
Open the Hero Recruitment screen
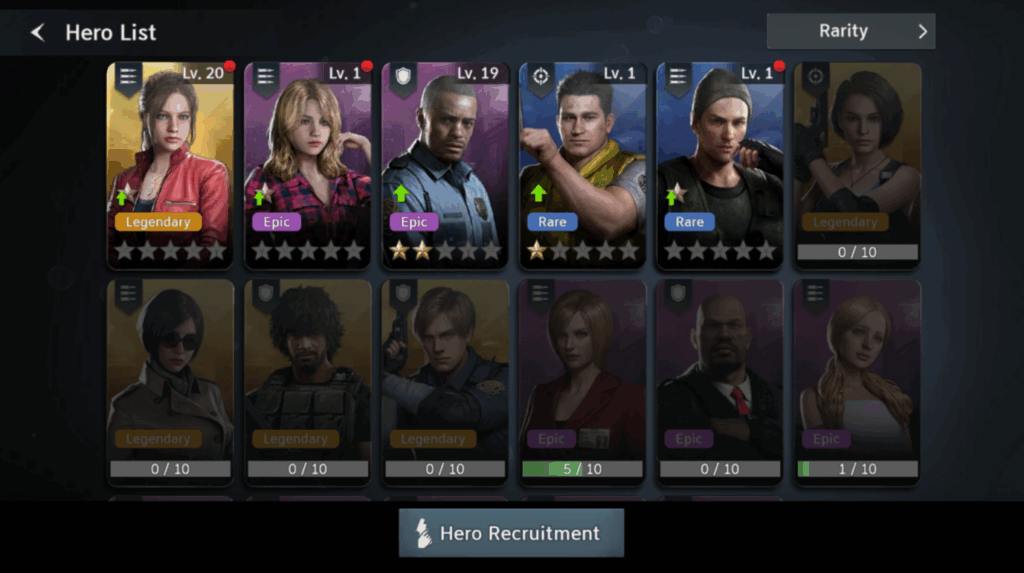tap(511, 533)
